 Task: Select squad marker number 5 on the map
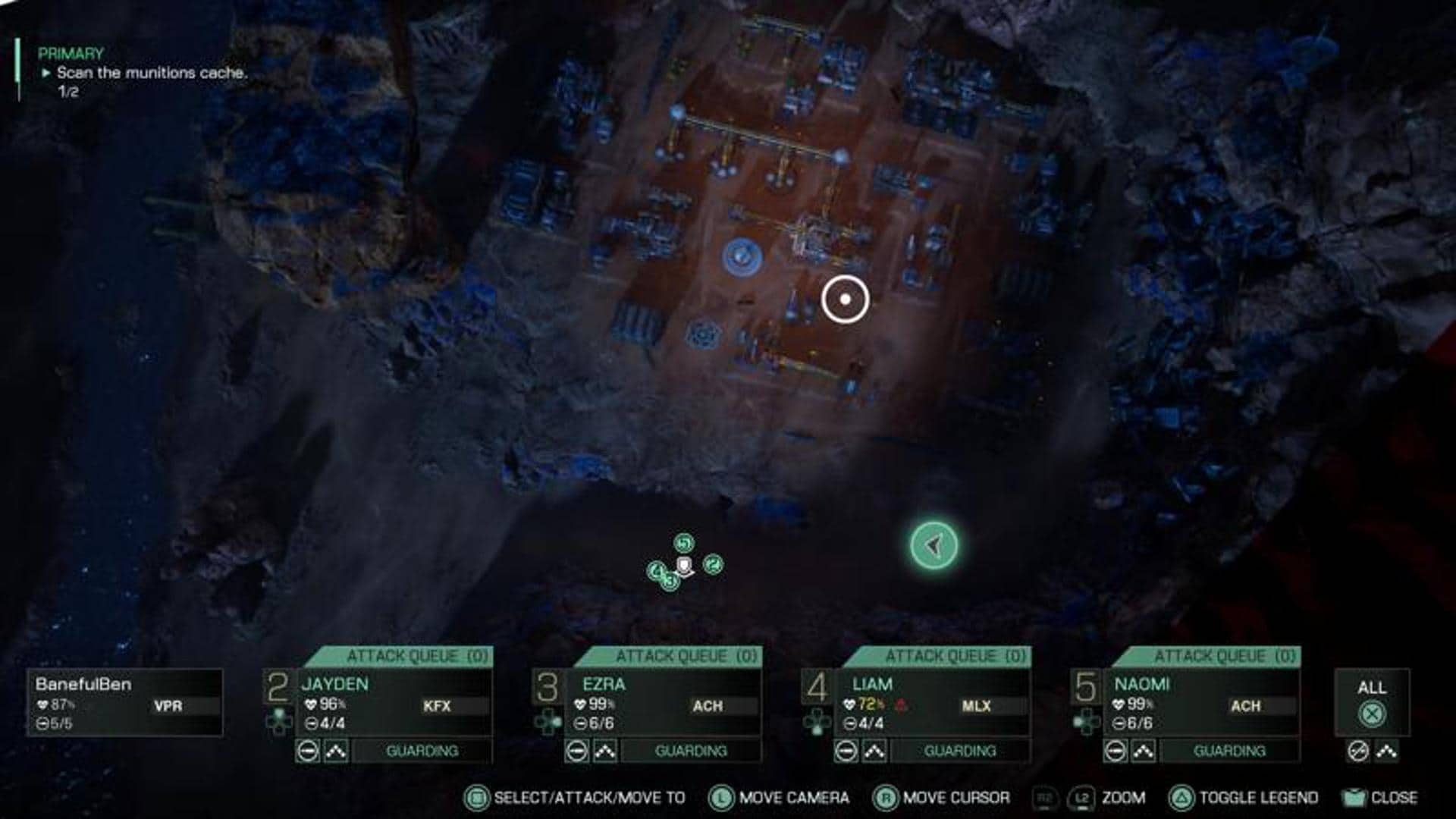click(684, 543)
